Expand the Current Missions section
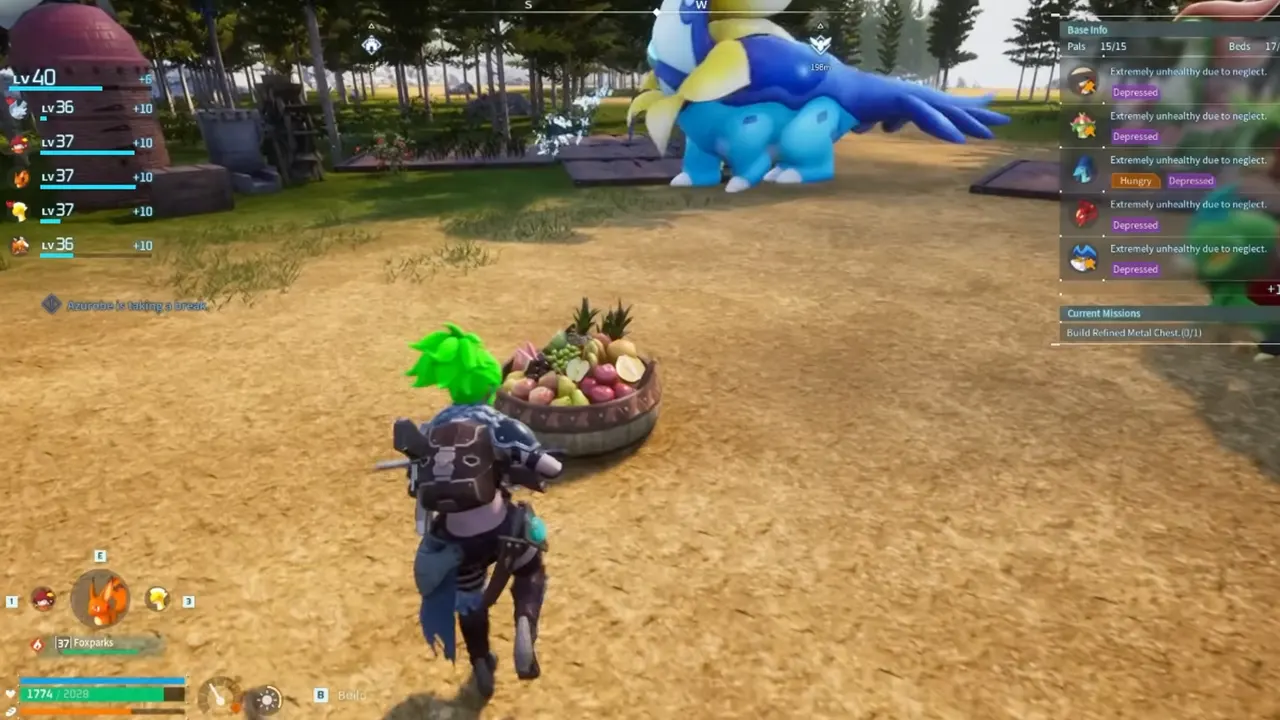 [1103, 313]
